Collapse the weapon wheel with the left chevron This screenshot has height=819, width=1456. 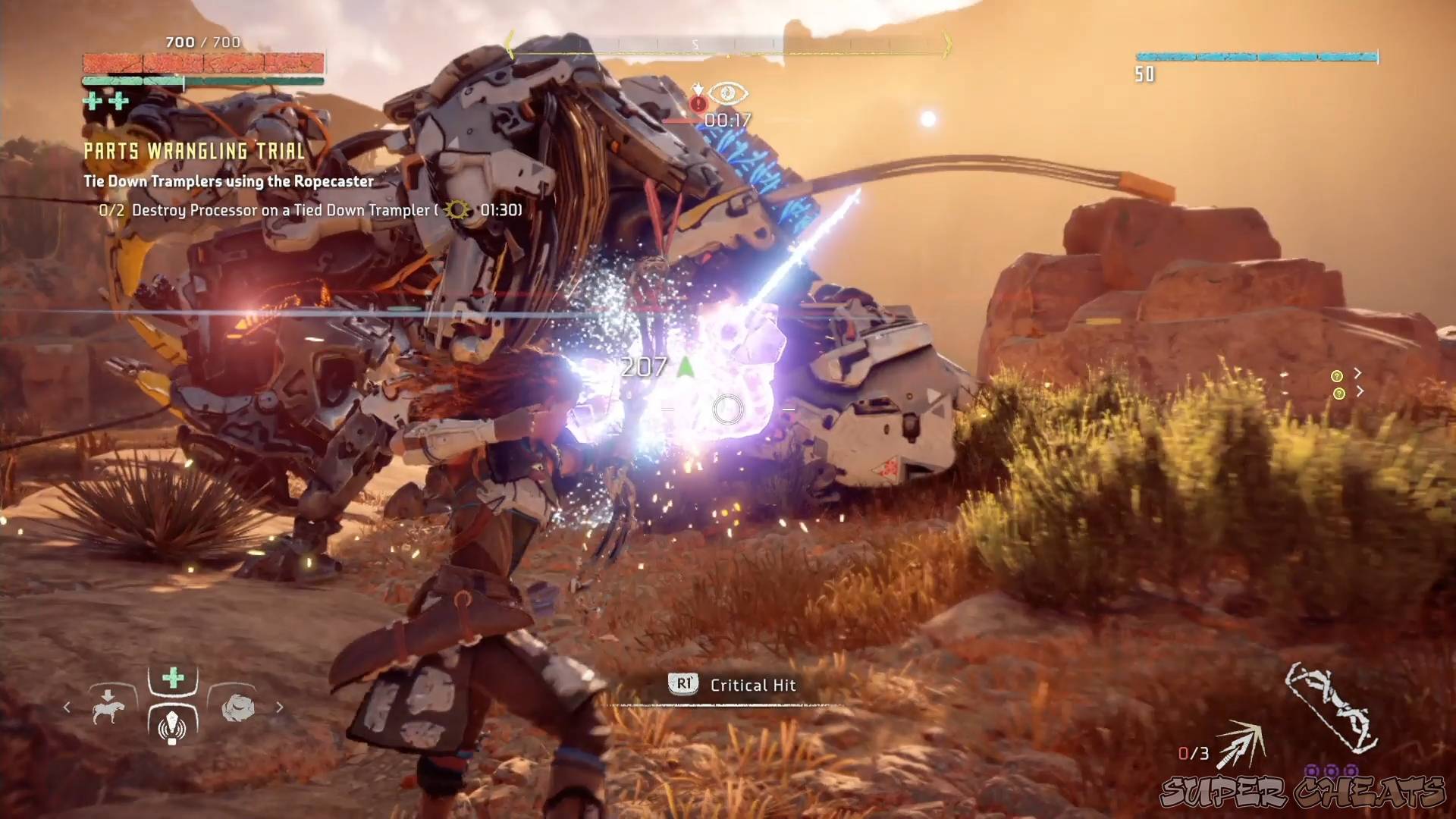[x=67, y=708]
